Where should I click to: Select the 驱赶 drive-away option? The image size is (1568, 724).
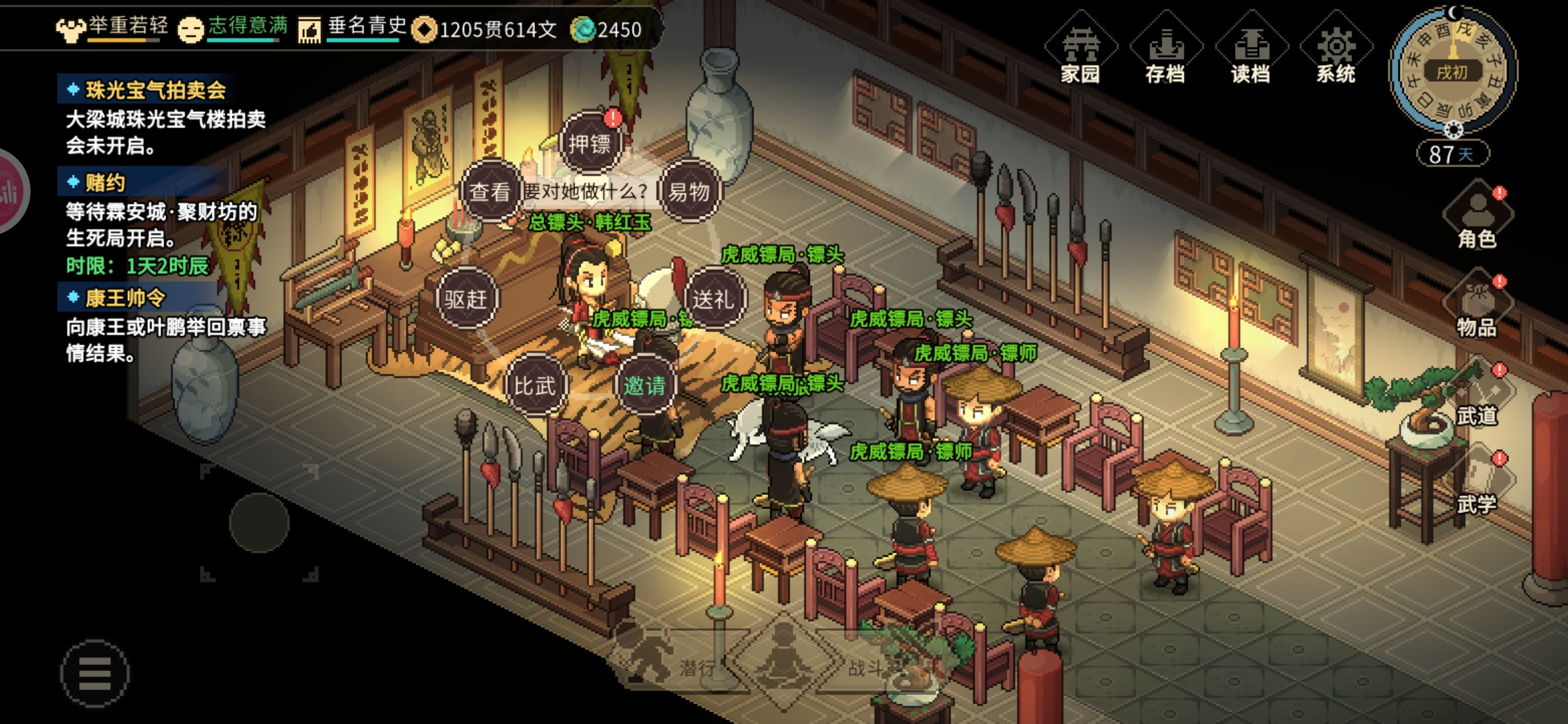[466, 299]
